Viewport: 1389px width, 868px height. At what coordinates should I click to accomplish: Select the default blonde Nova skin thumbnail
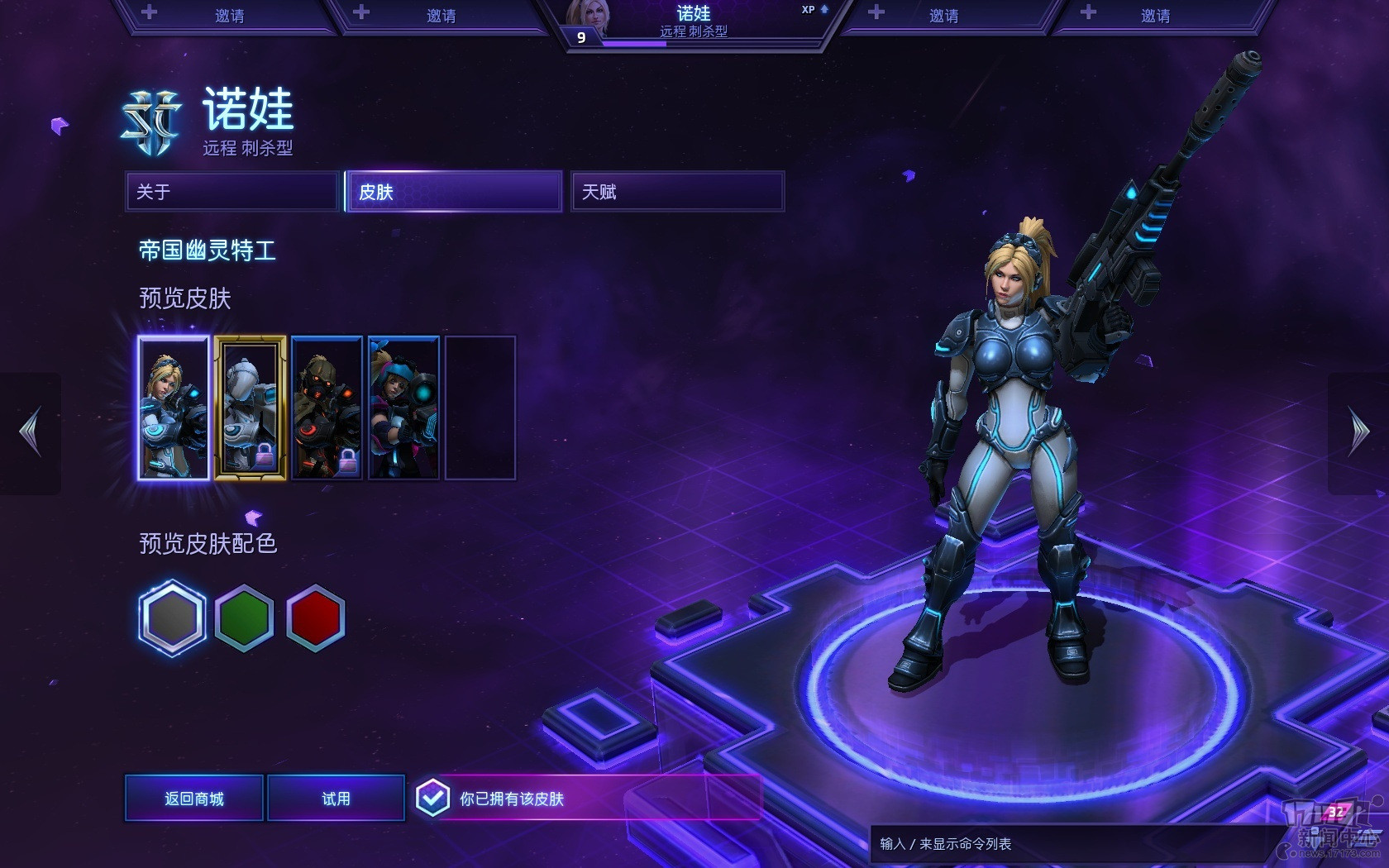pos(174,408)
